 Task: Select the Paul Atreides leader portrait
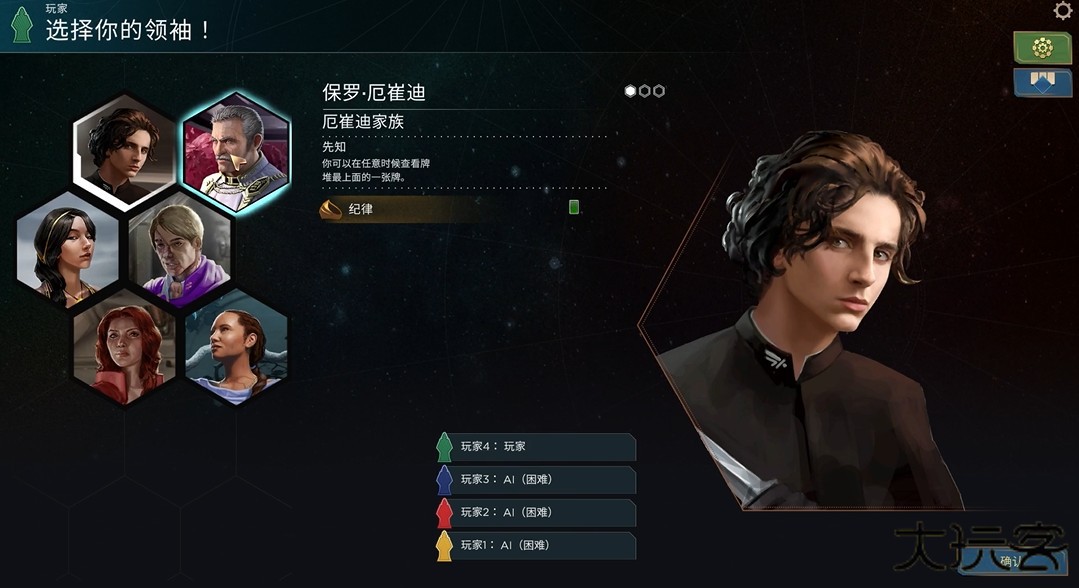125,152
